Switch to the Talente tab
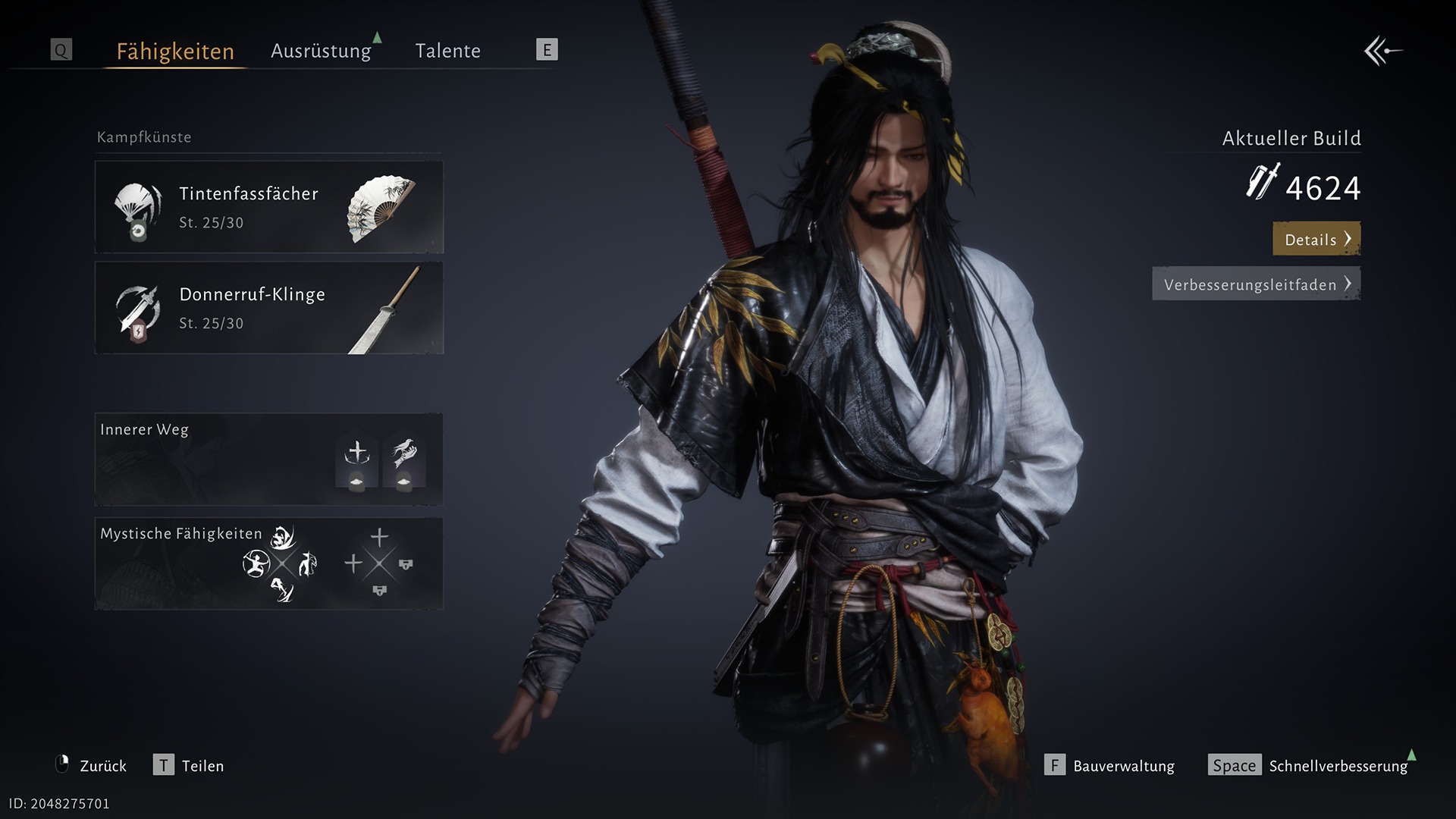Screen dimensions: 1456x819 [447, 51]
